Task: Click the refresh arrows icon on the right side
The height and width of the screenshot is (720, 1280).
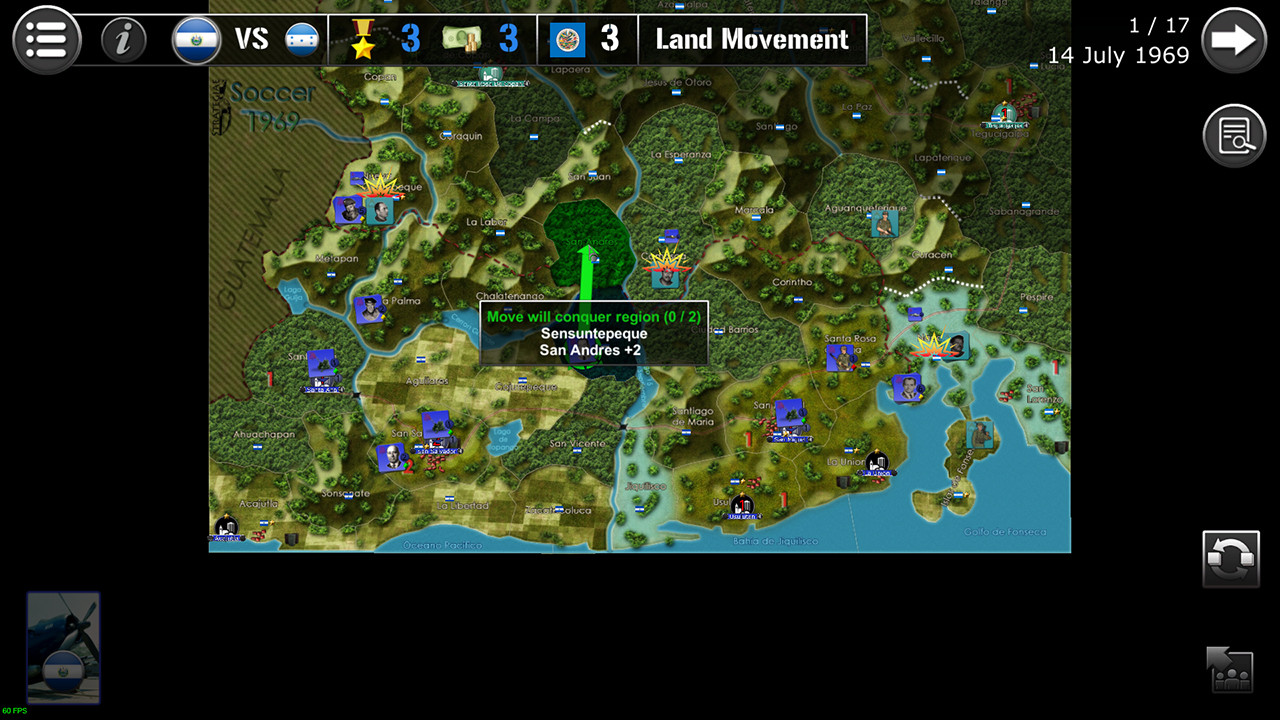Action: 1232,558
